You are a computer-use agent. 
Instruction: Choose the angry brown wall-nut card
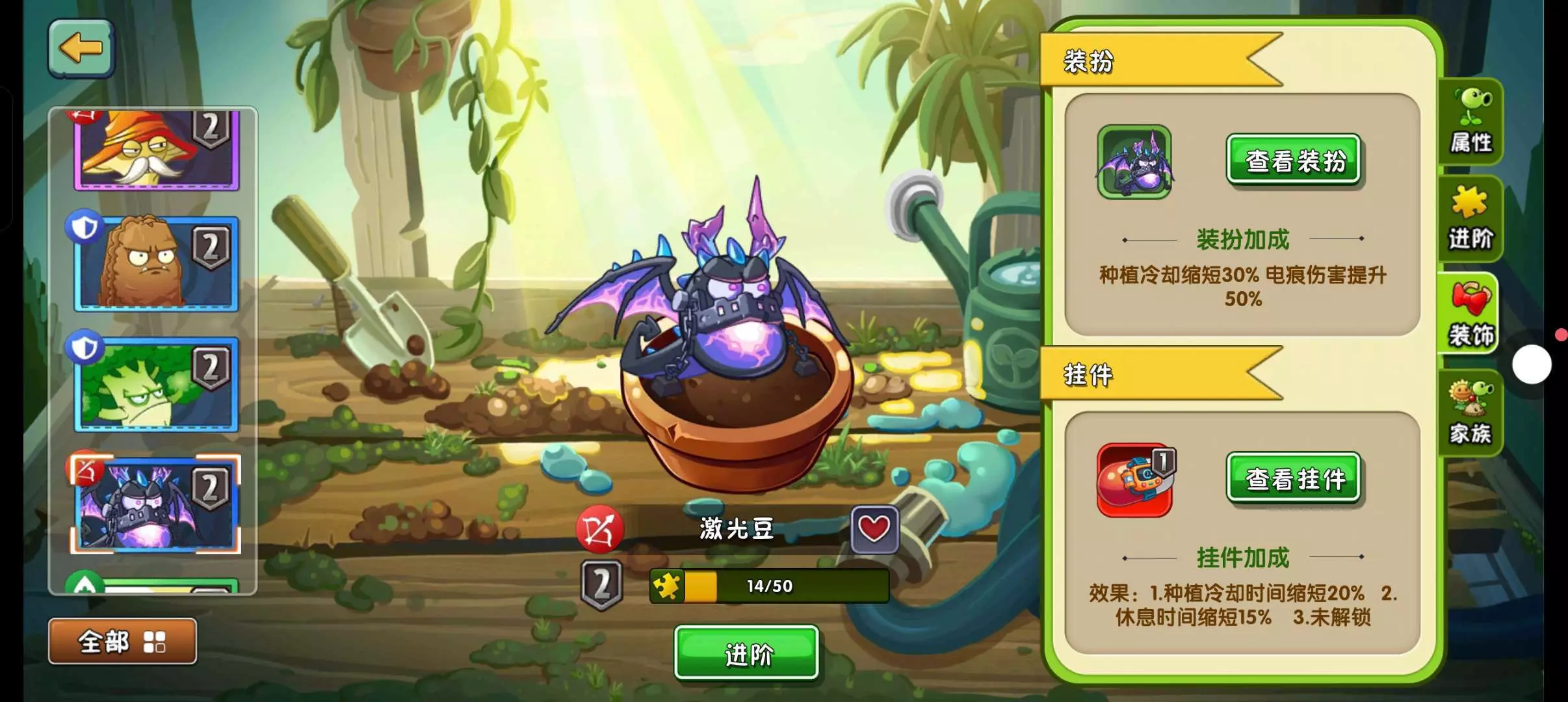tap(156, 263)
